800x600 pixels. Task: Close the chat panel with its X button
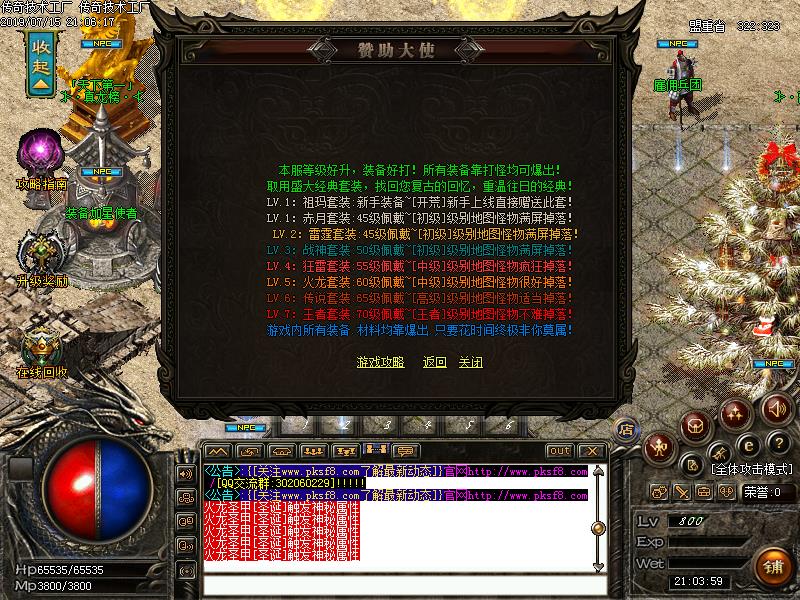[x=590, y=451]
